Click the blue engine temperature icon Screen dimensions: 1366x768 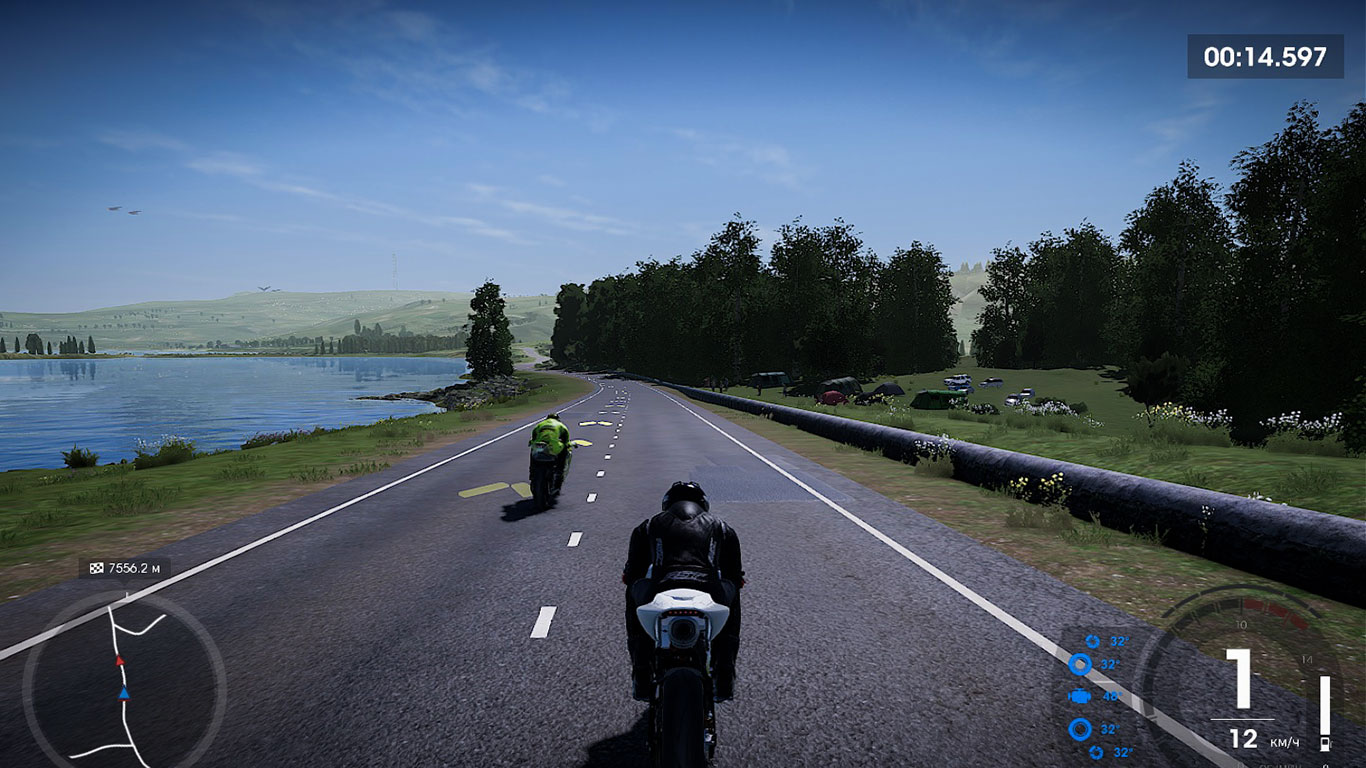pyautogui.click(x=1080, y=696)
